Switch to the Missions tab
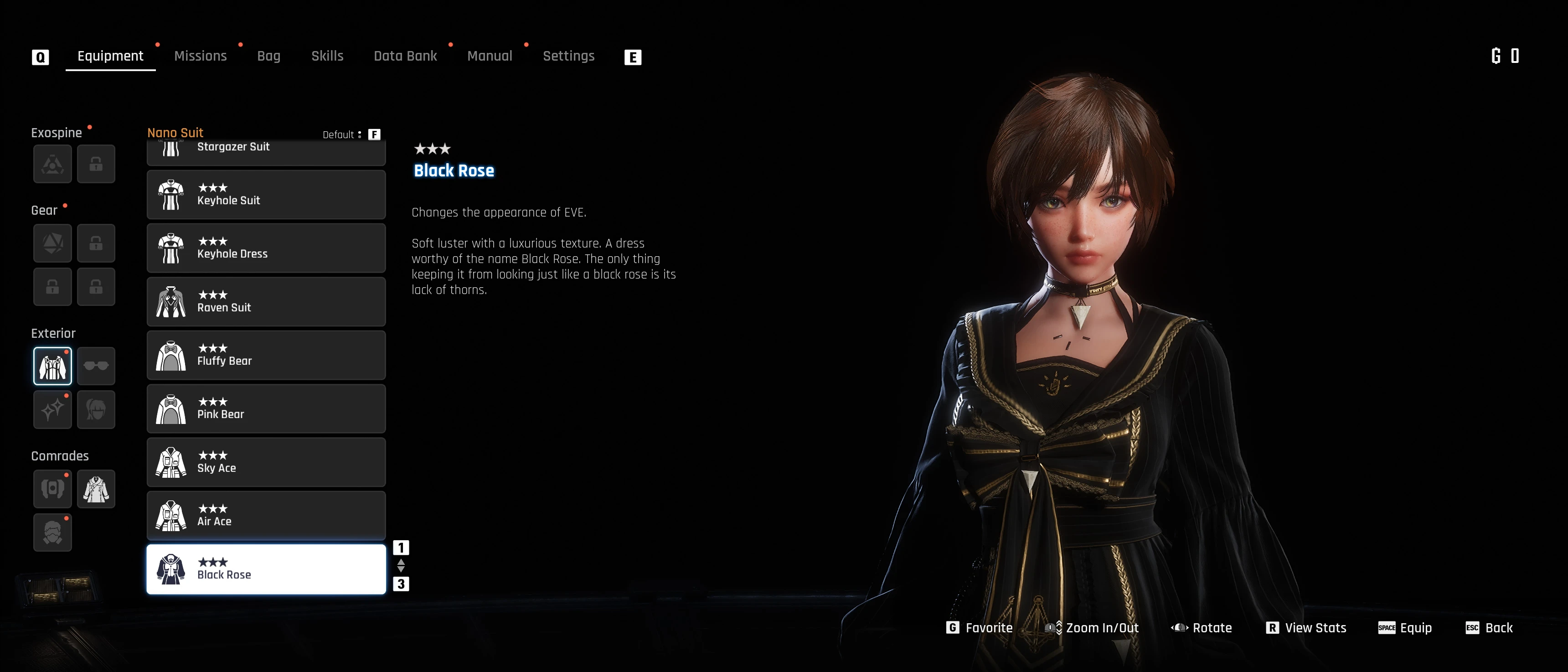Viewport: 1568px width, 672px height. 200,56
